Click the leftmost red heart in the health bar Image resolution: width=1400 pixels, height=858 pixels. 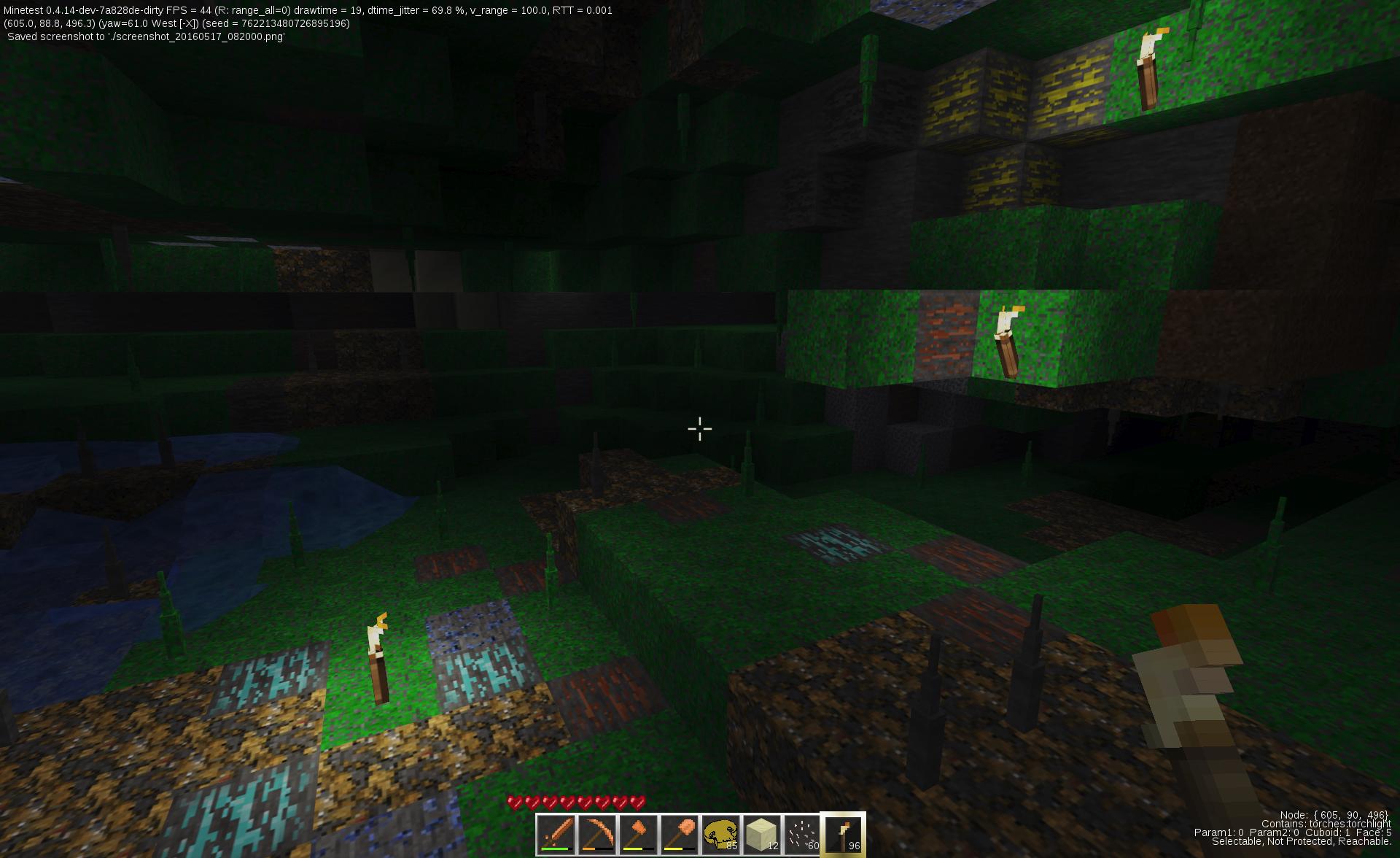coord(513,801)
